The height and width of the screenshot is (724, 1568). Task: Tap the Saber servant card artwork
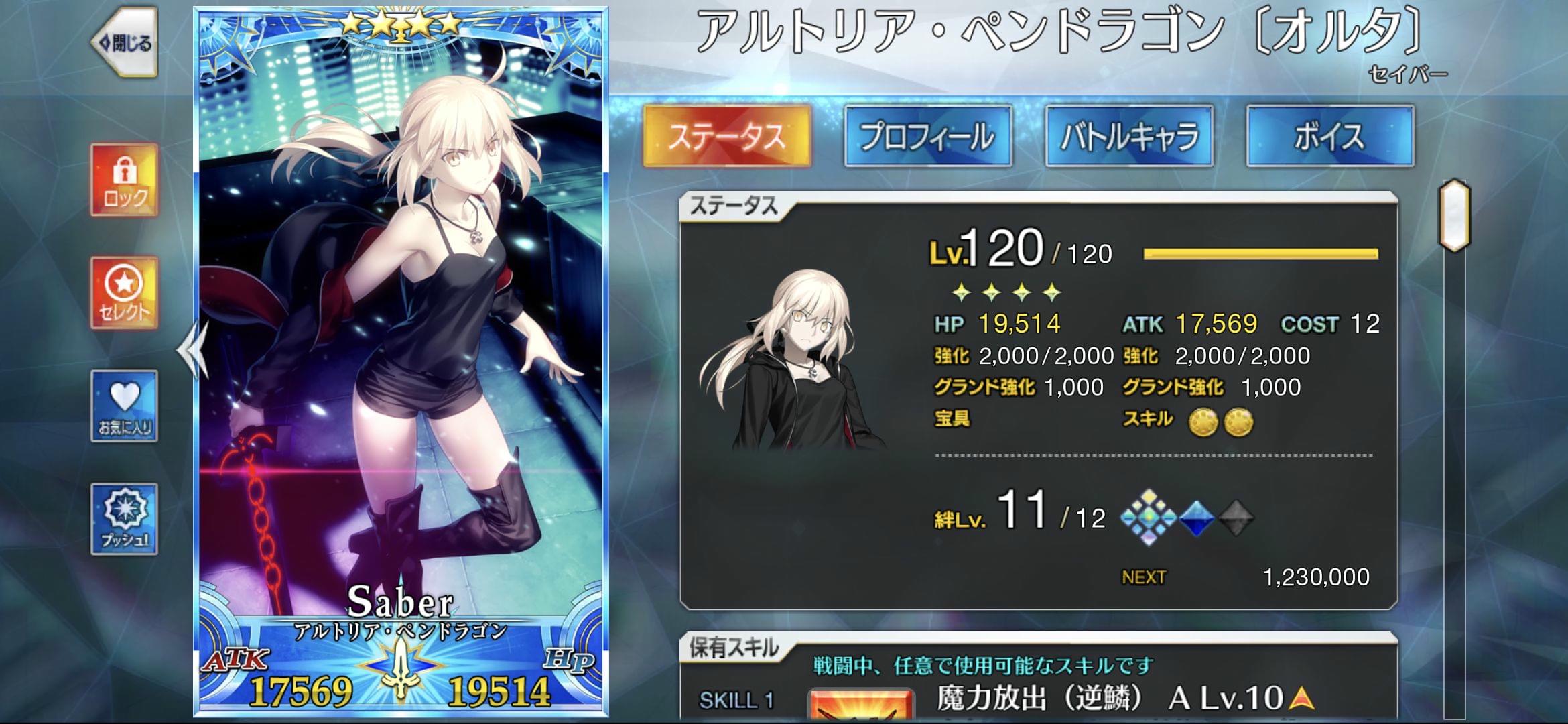point(401,335)
